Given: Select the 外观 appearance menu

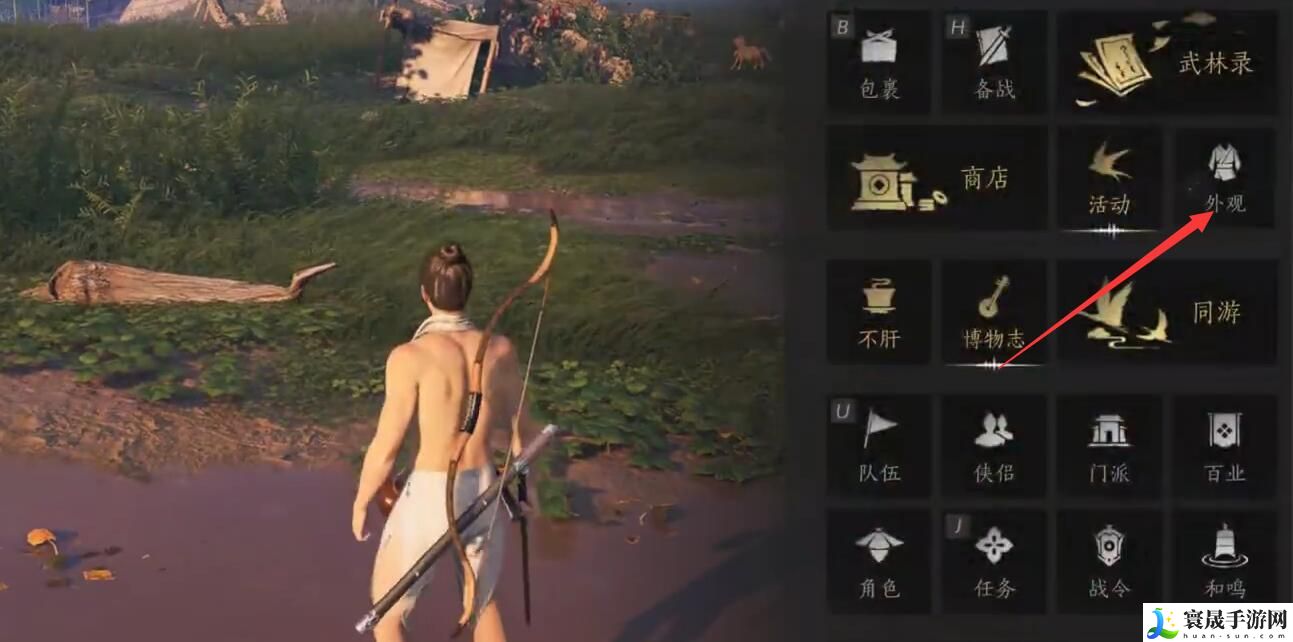Looking at the screenshot, I should pos(1224,178).
